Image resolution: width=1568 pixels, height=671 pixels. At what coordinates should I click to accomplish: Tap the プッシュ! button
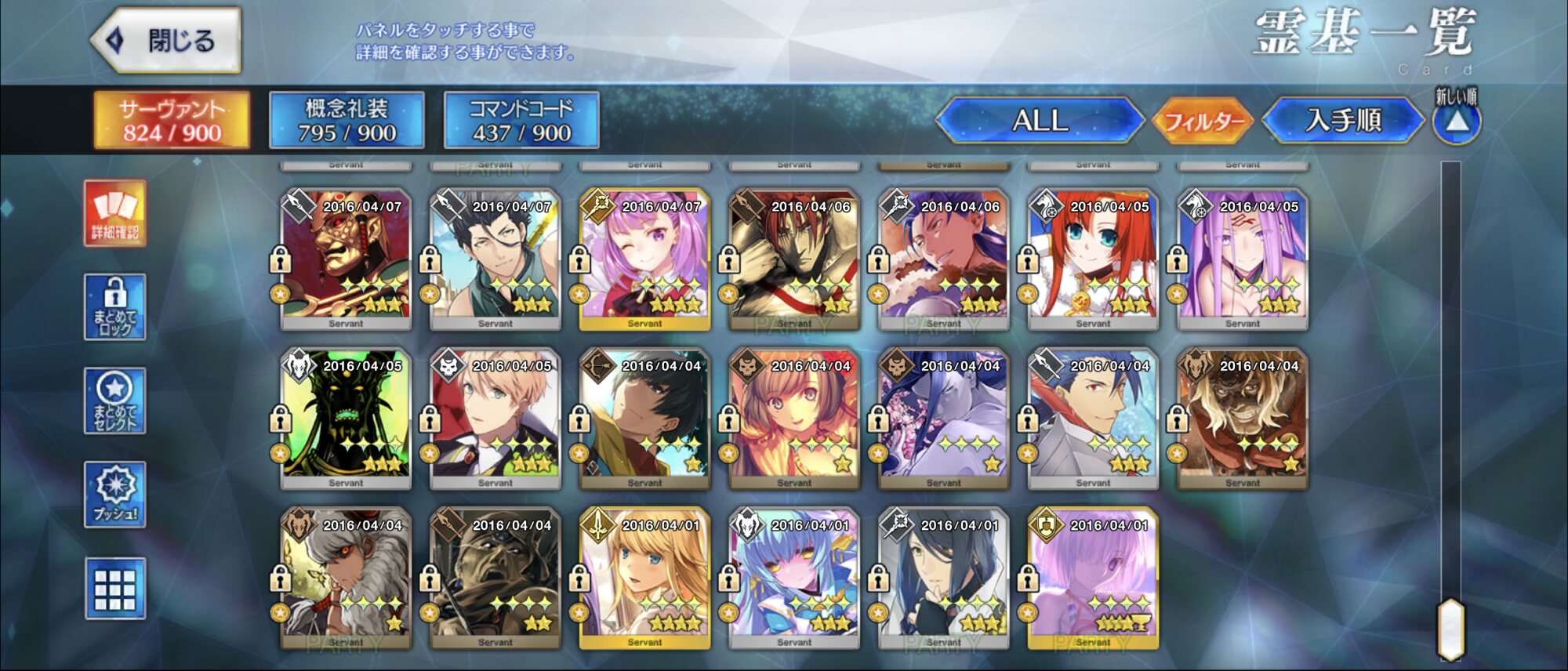coord(115,494)
